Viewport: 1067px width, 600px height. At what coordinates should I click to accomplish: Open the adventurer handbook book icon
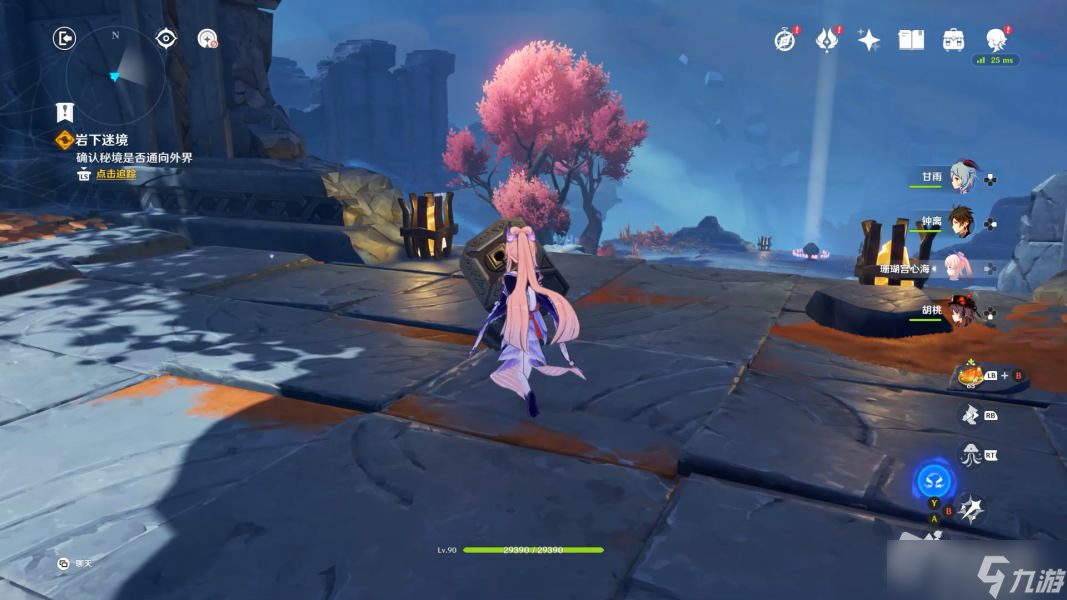click(x=910, y=40)
